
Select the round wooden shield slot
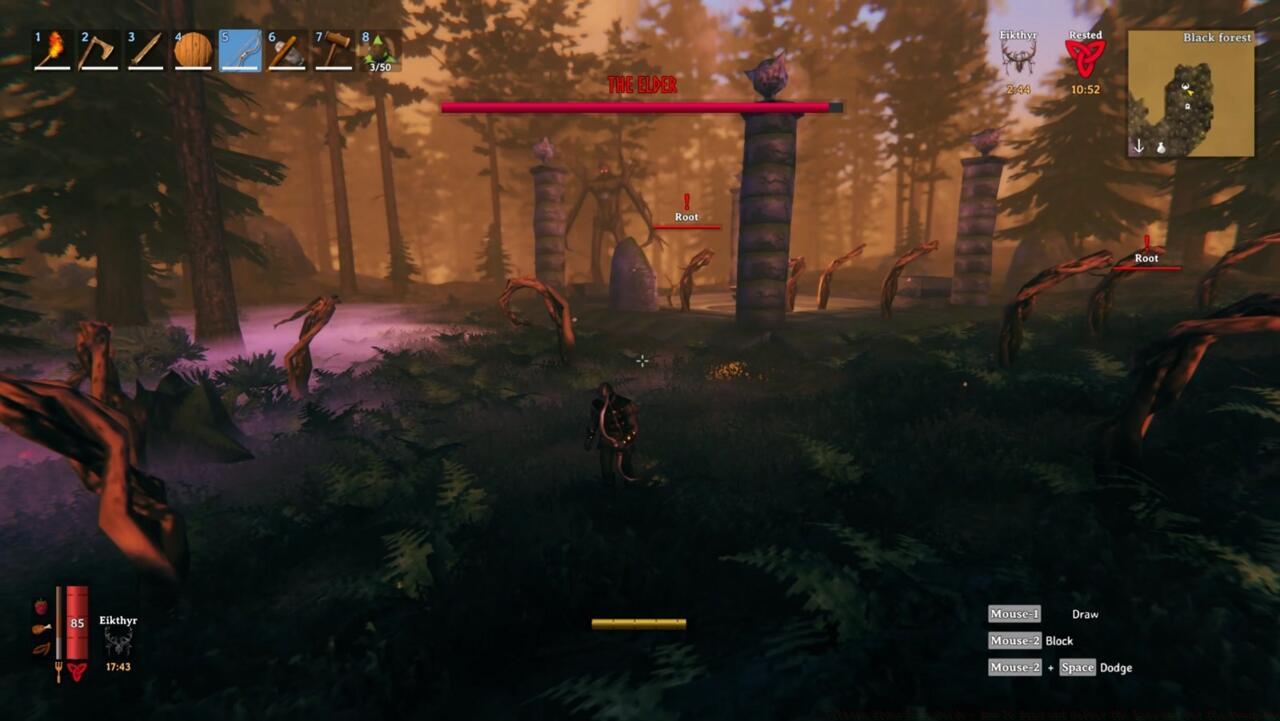click(193, 50)
